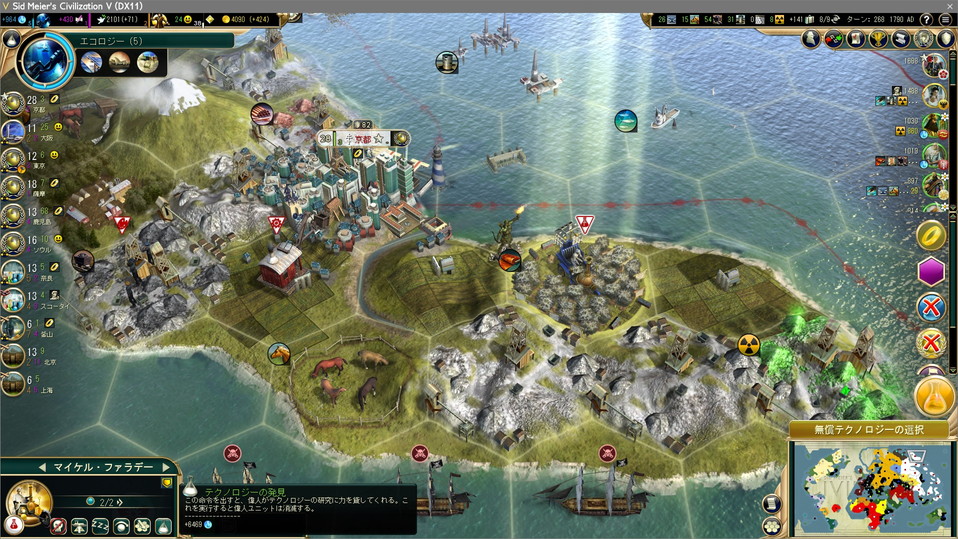Open the gold ring notification
The height and width of the screenshot is (539, 958).
click(932, 235)
